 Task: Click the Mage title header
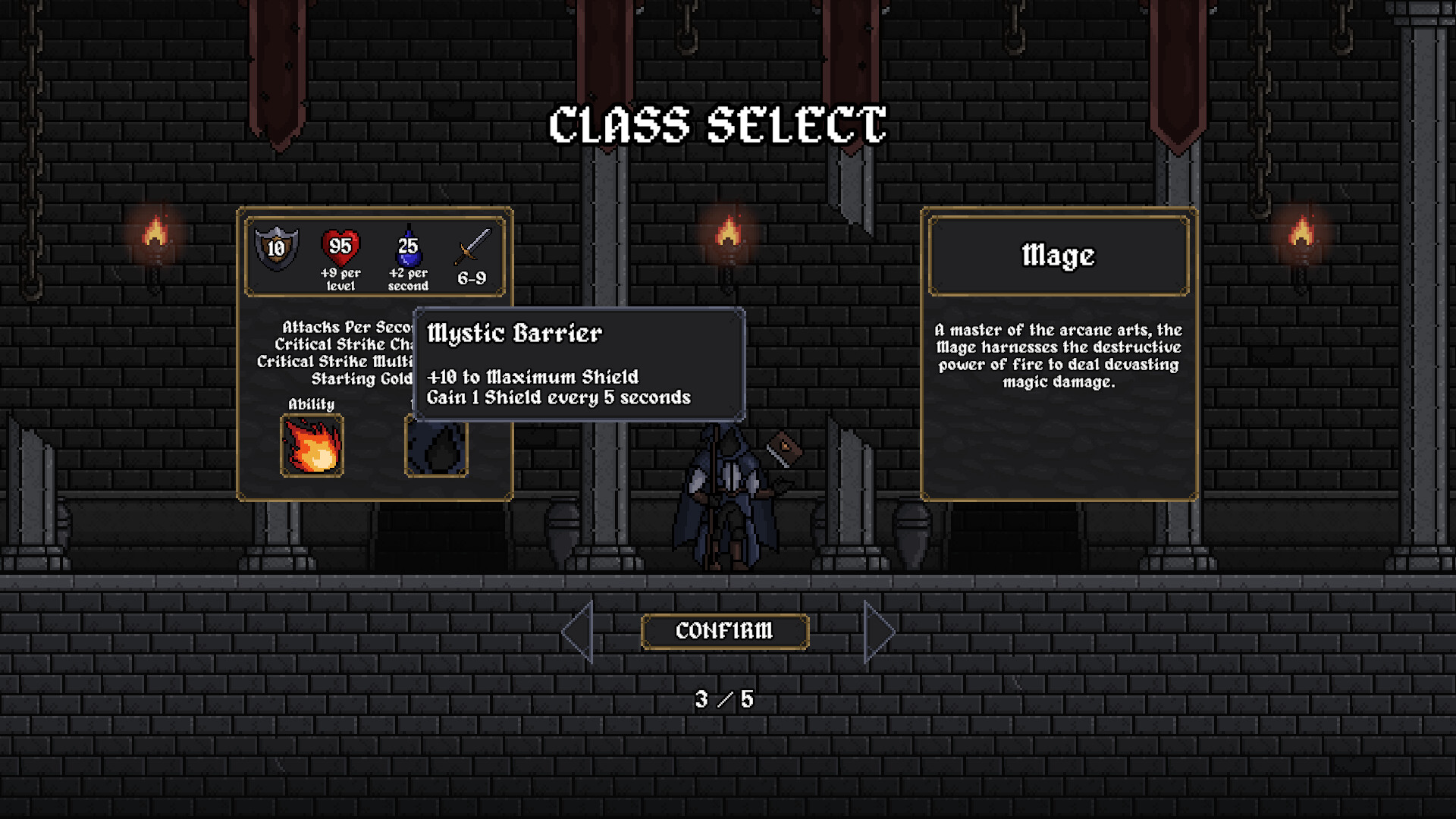coord(1059,256)
